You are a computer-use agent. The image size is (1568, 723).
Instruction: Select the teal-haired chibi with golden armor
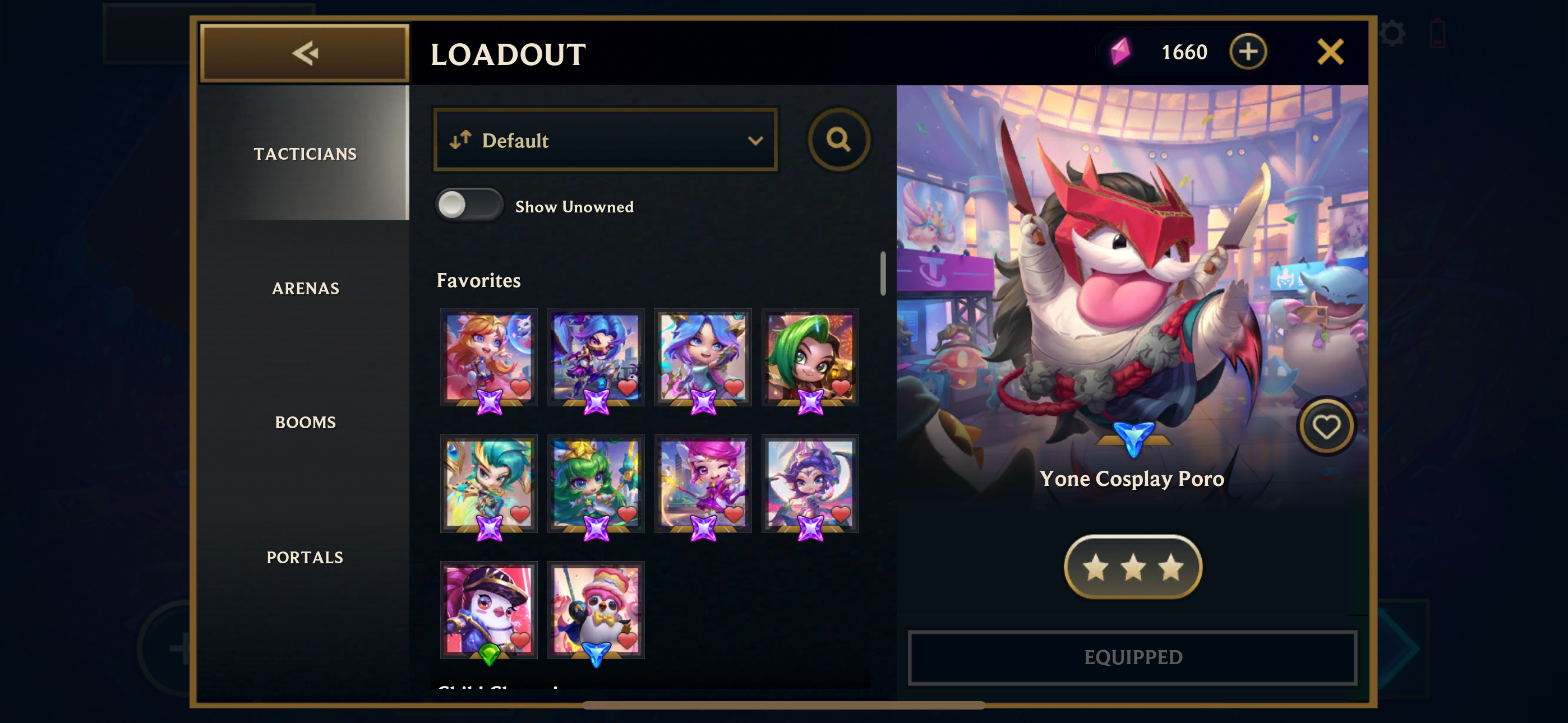(489, 483)
